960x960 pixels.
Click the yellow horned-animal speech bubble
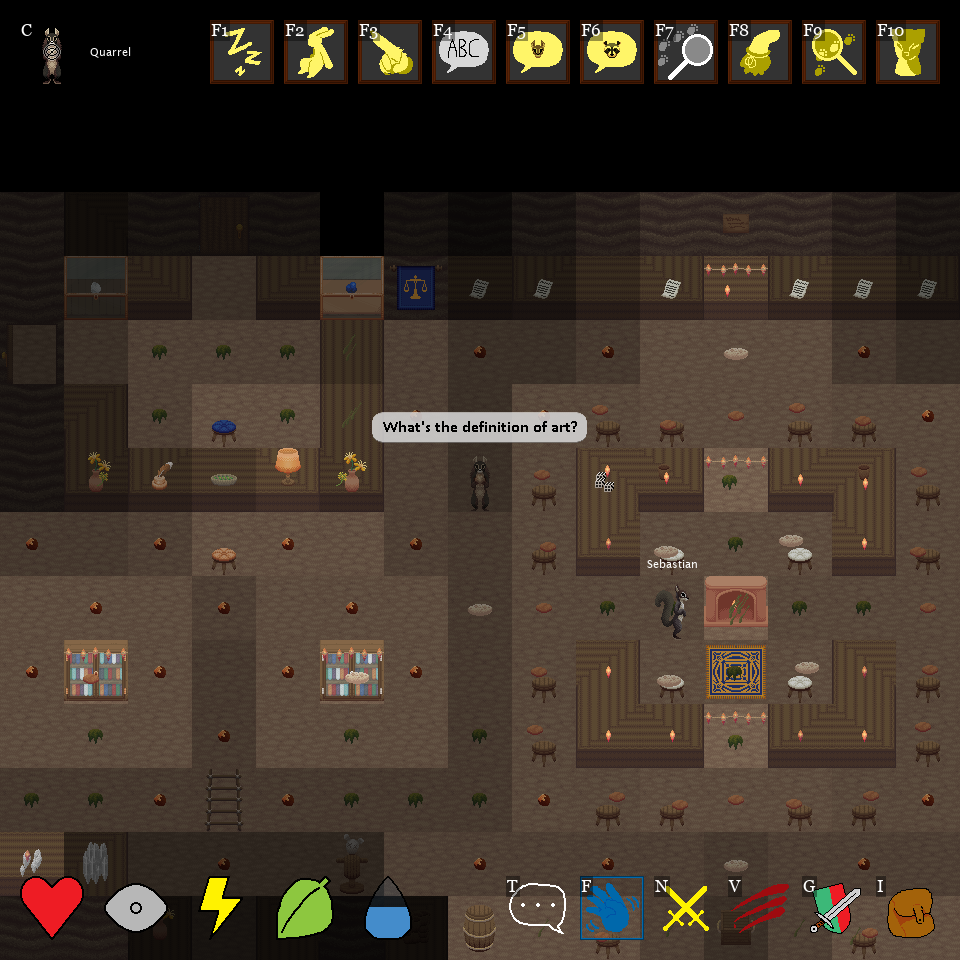pos(537,52)
